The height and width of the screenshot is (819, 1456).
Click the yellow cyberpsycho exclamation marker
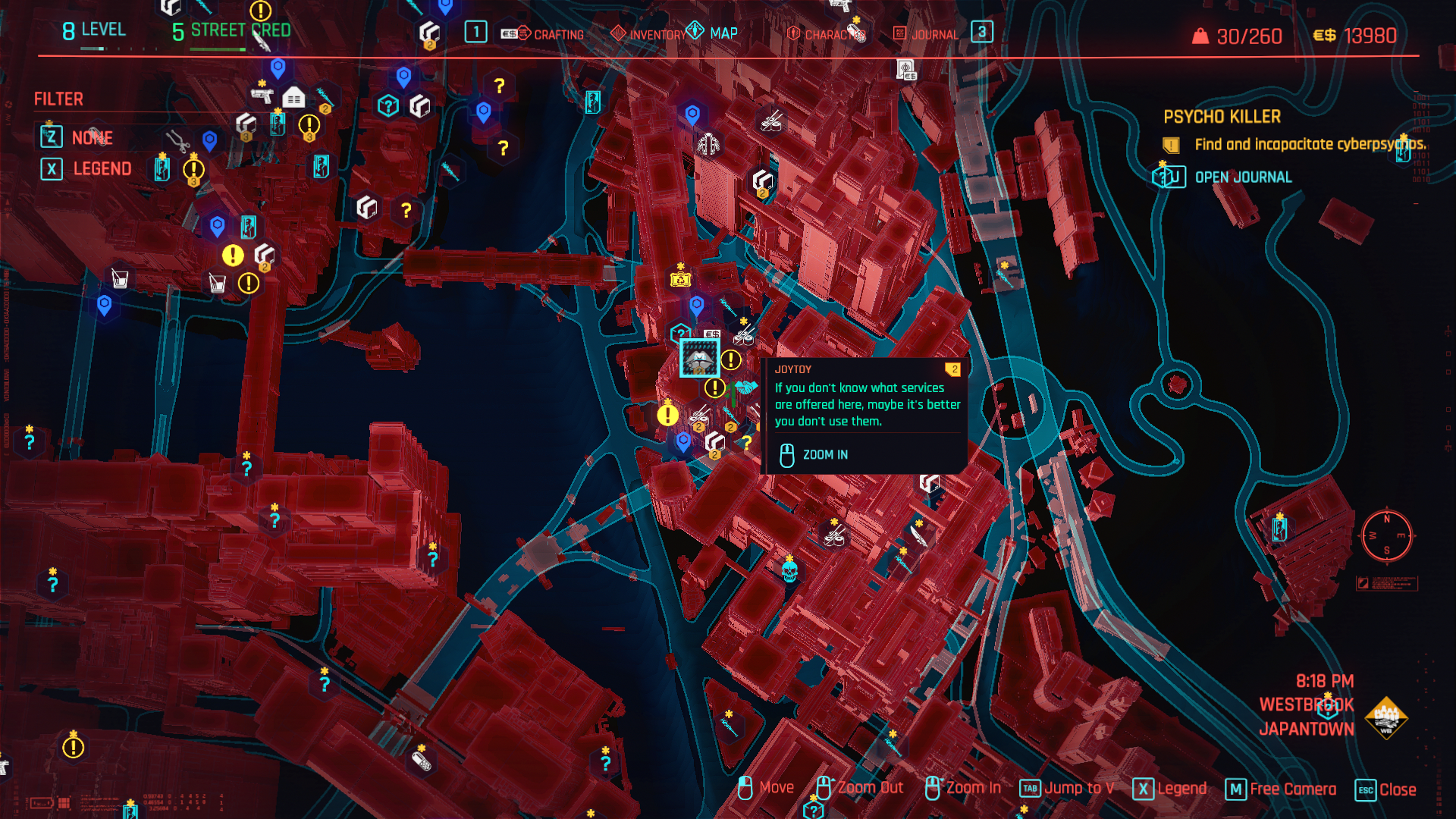pos(667,414)
